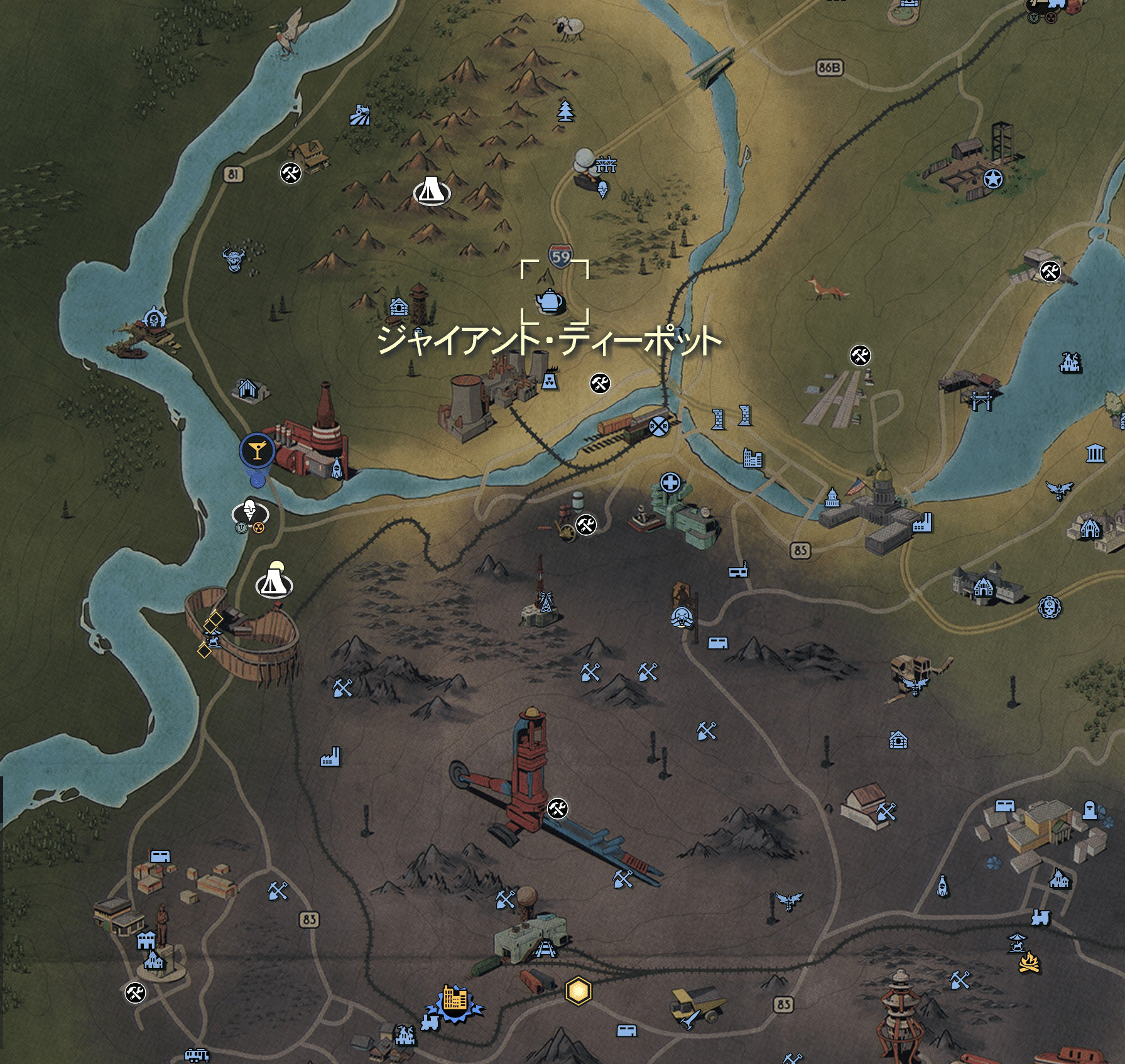Select the medical cross location marker
Image resolution: width=1125 pixels, height=1064 pixels.
click(670, 484)
